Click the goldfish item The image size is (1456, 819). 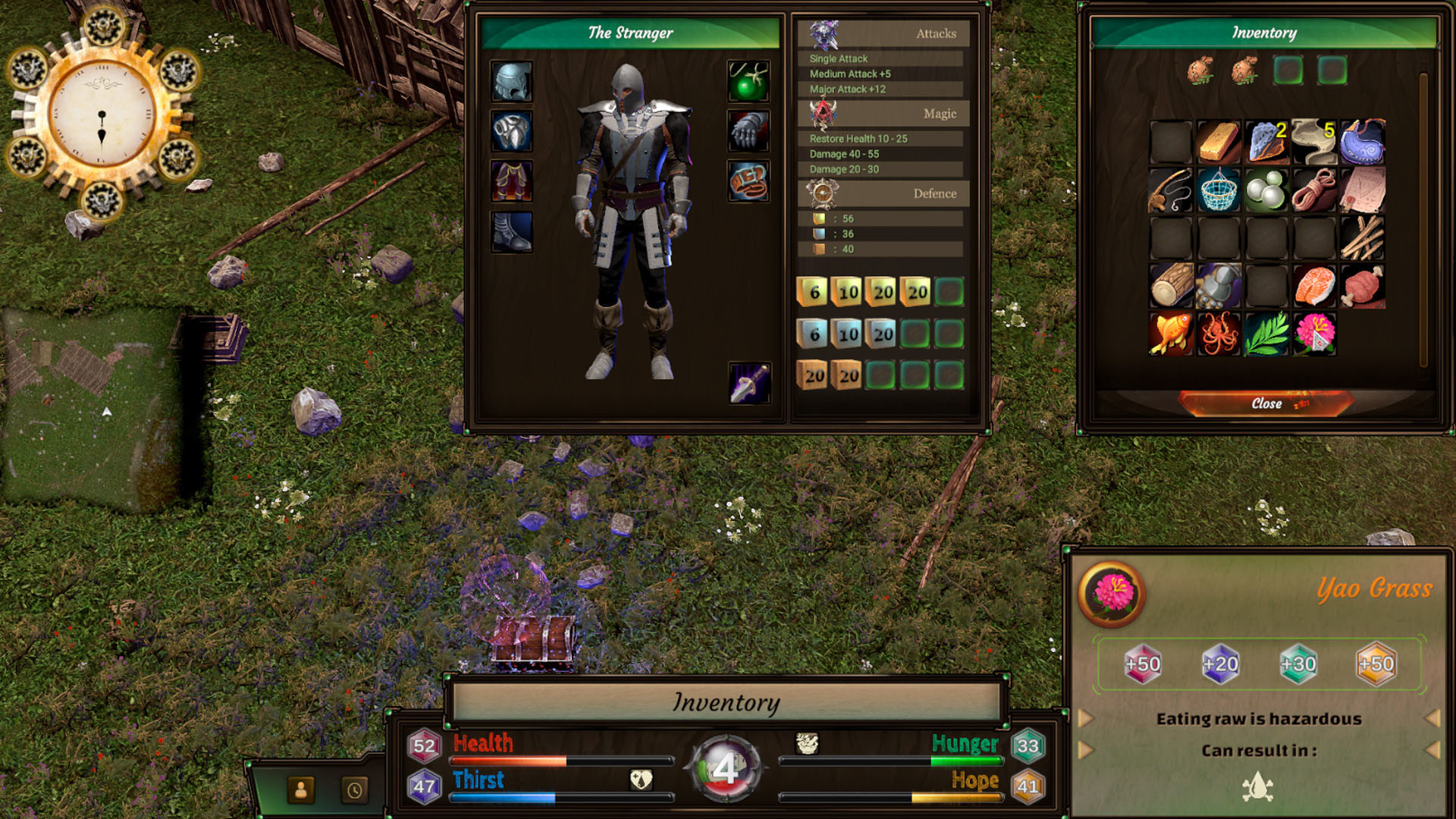click(x=1172, y=334)
